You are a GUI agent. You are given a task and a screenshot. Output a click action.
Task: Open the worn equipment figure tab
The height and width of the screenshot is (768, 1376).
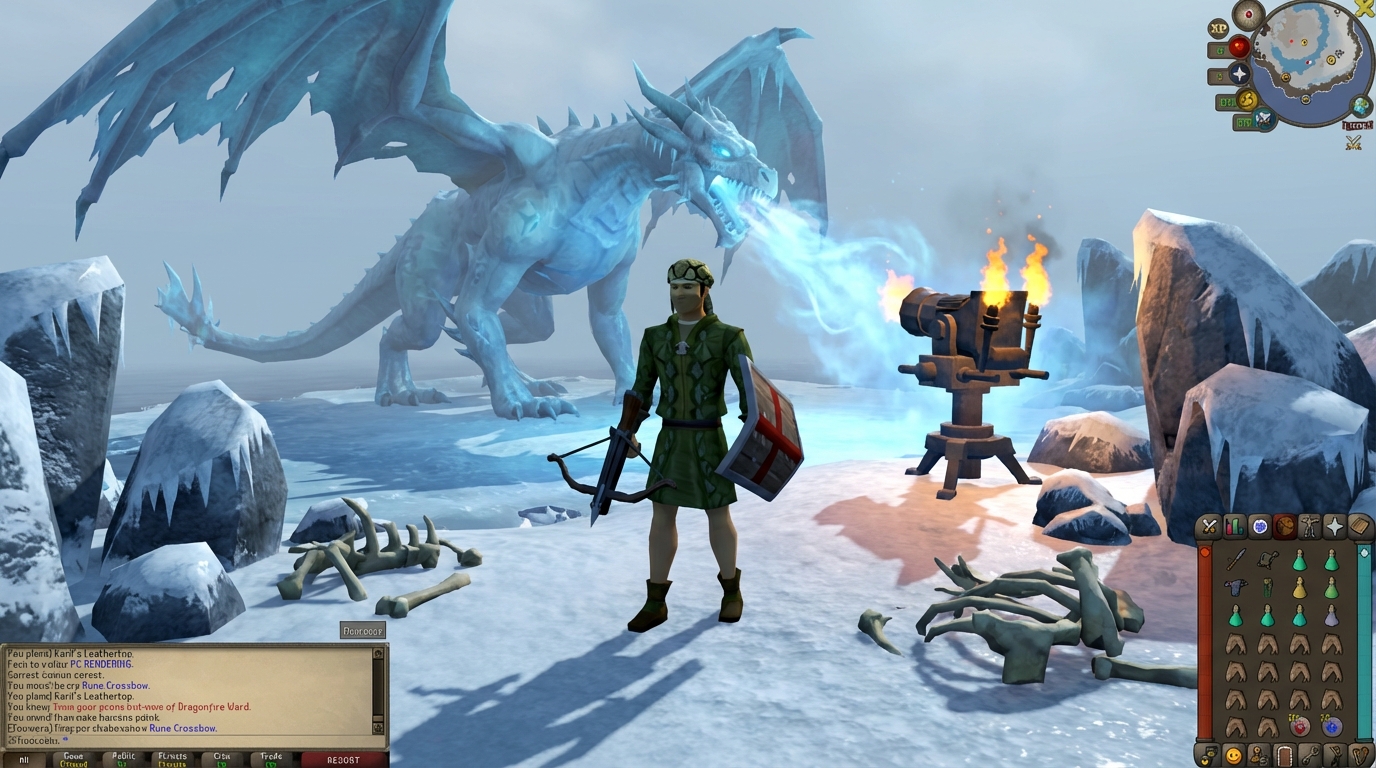[1310, 526]
